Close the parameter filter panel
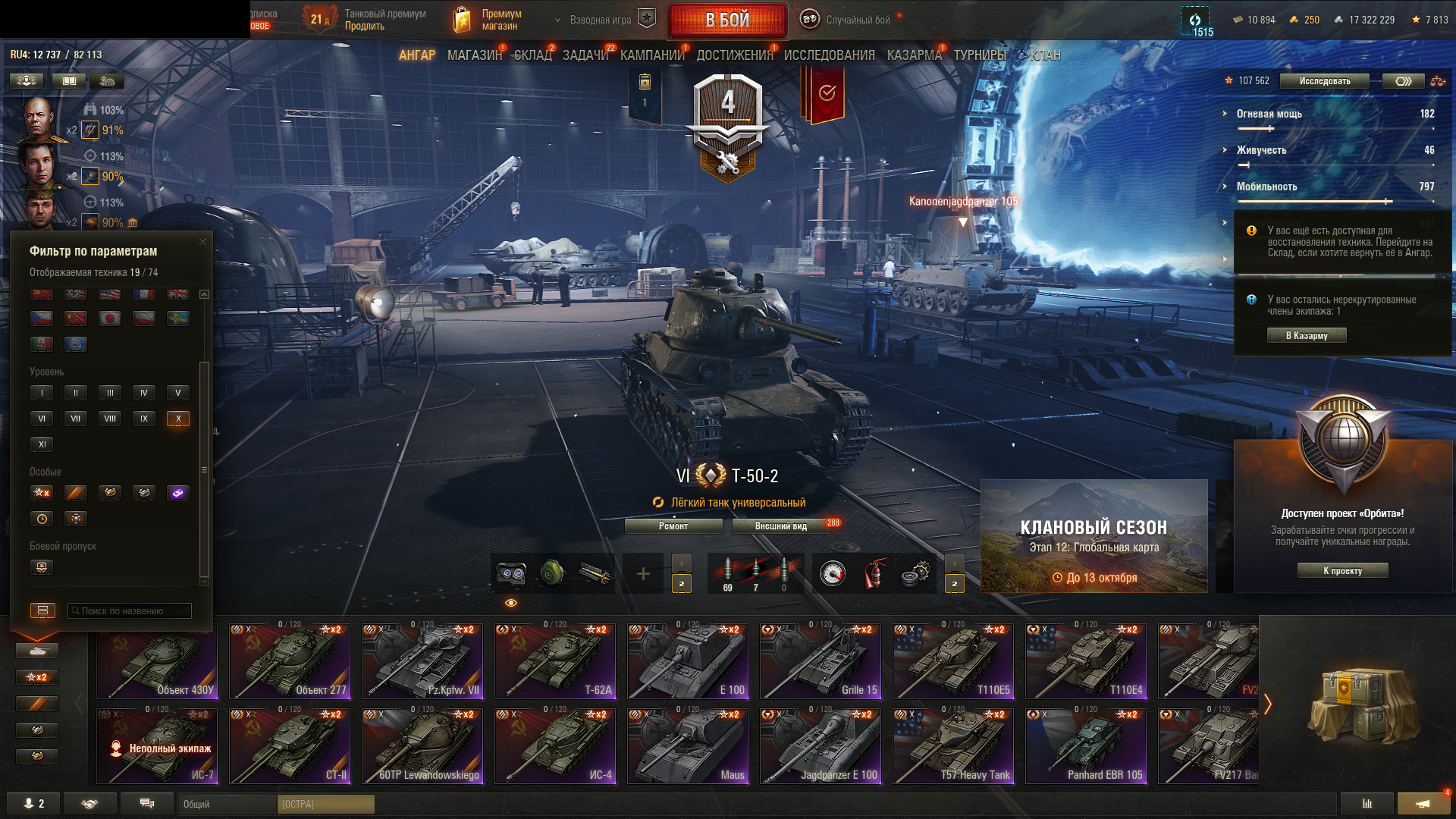 tap(202, 242)
